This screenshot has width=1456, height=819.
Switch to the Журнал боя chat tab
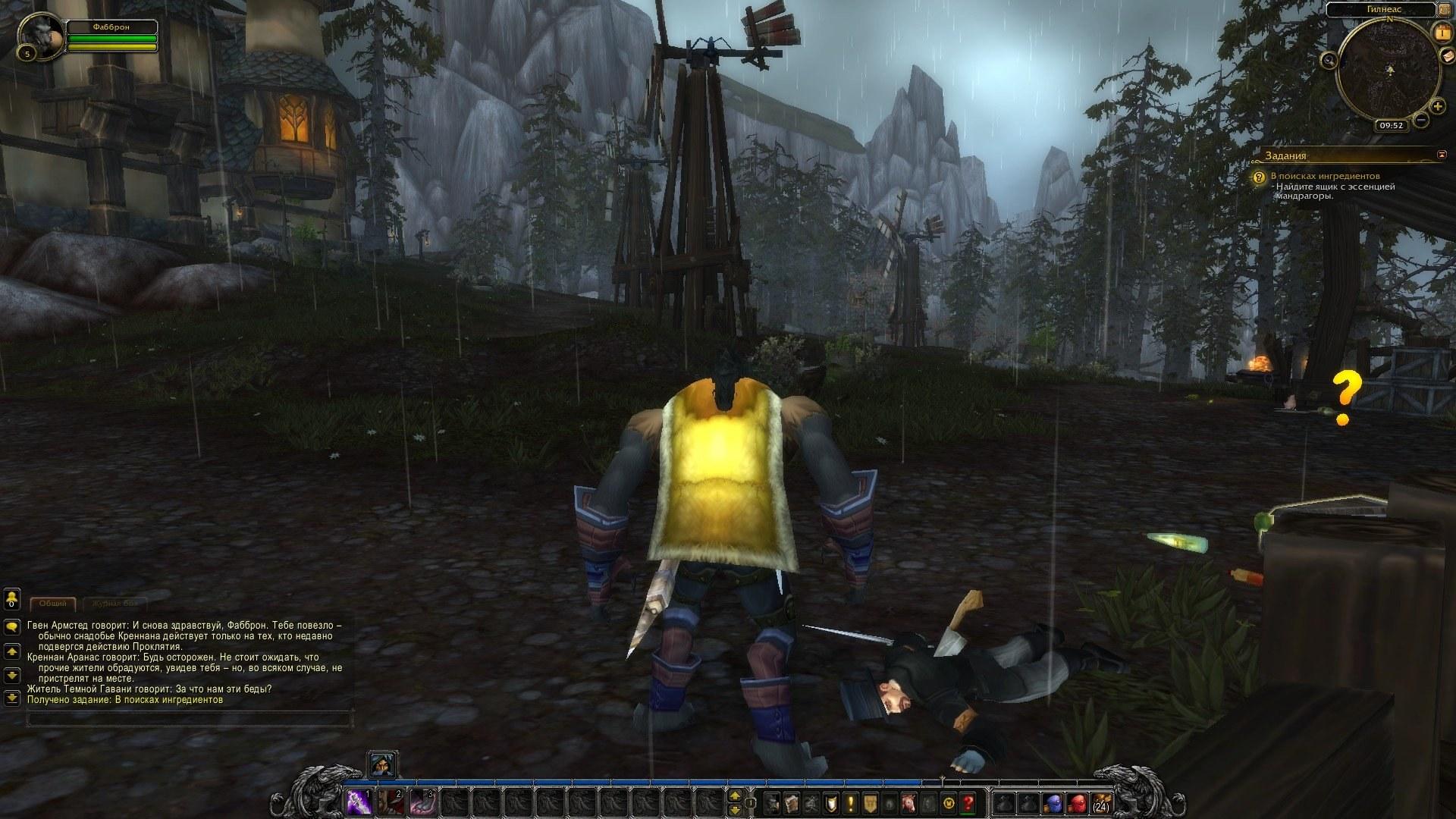[x=115, y=604]
